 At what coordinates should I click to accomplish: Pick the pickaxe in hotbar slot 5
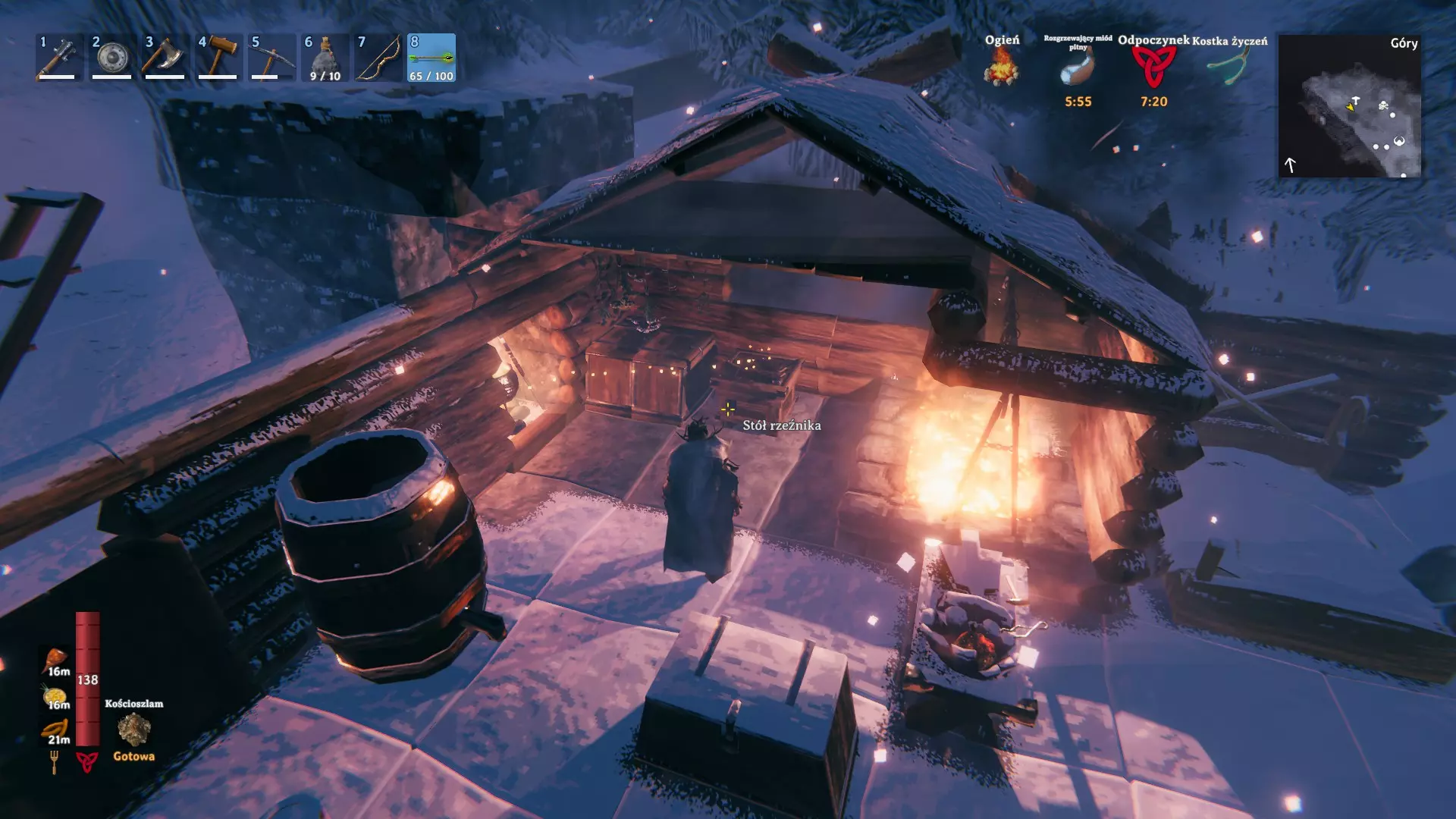coord(271,57)
